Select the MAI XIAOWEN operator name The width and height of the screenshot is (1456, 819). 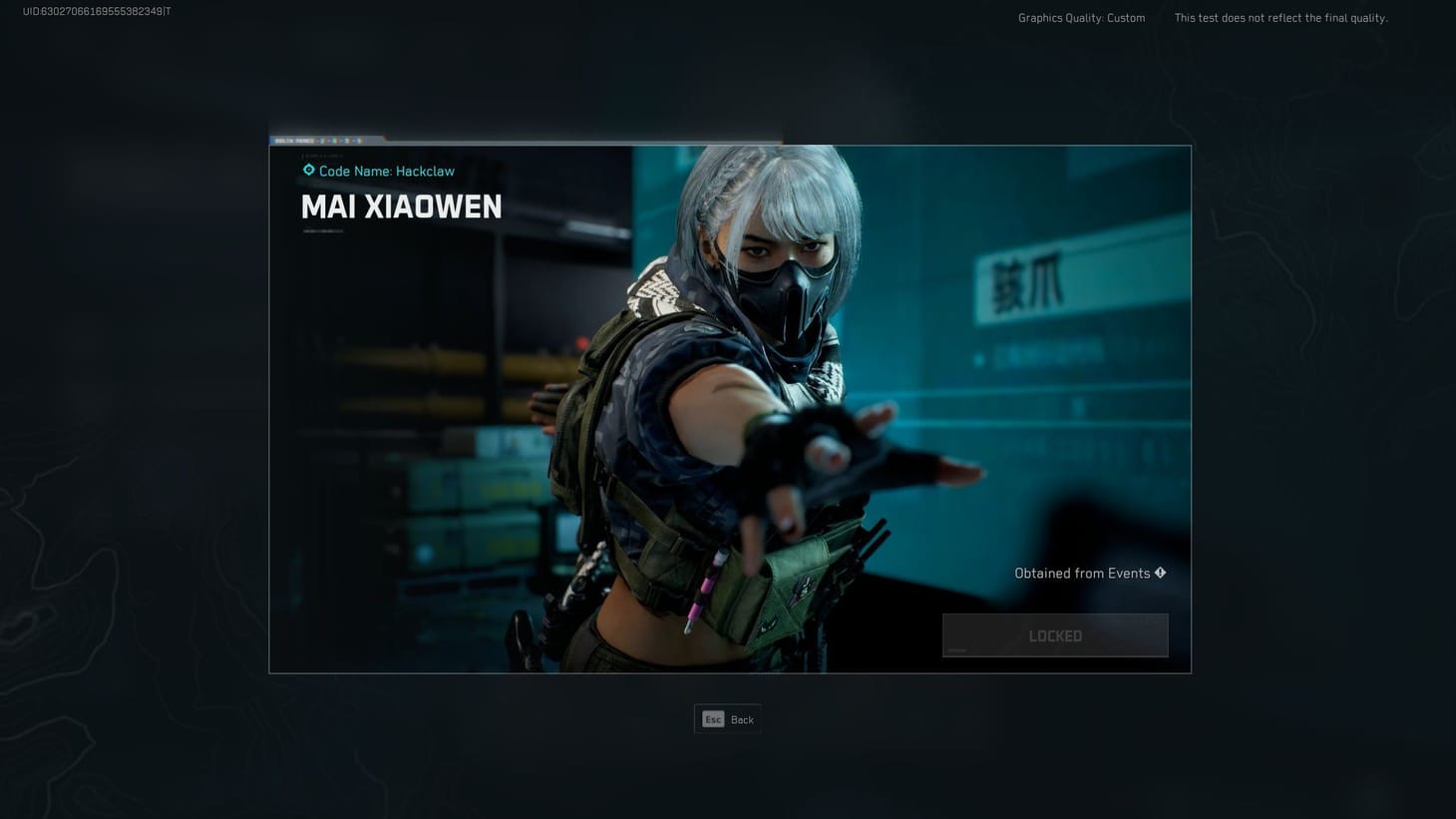point(402,206)
